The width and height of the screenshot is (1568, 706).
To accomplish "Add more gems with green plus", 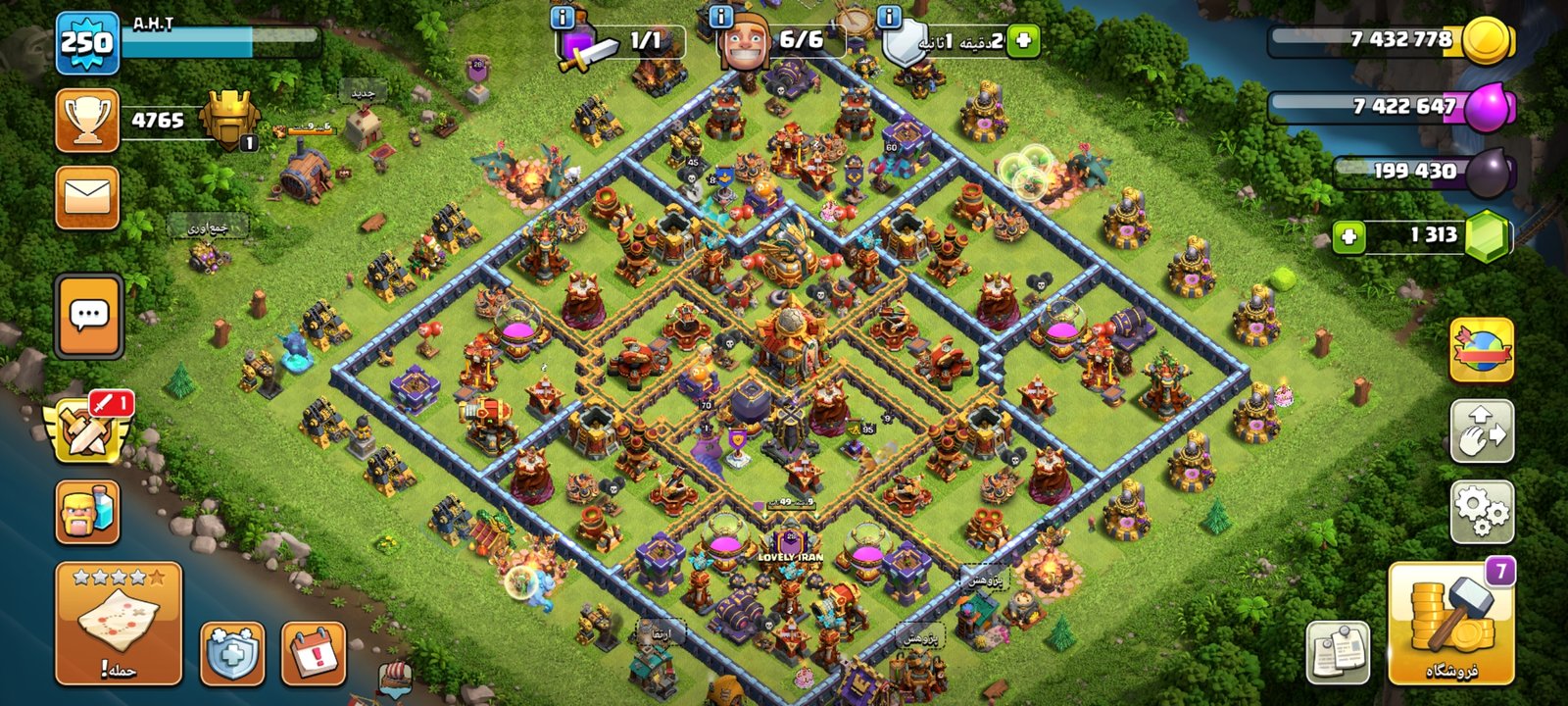I will (1349, 236).
